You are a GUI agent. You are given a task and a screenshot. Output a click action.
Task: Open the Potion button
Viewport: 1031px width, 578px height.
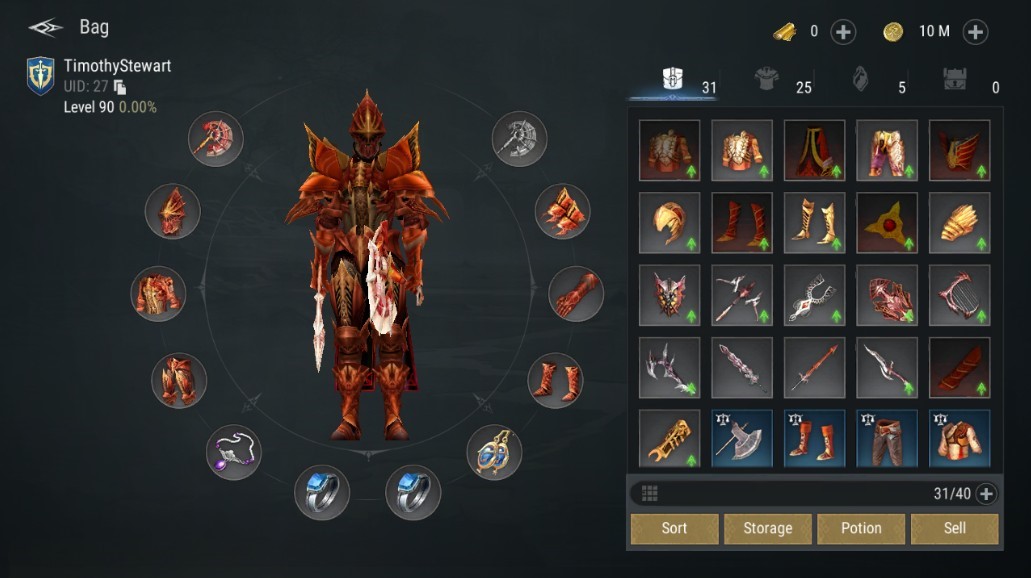[860, 528]
